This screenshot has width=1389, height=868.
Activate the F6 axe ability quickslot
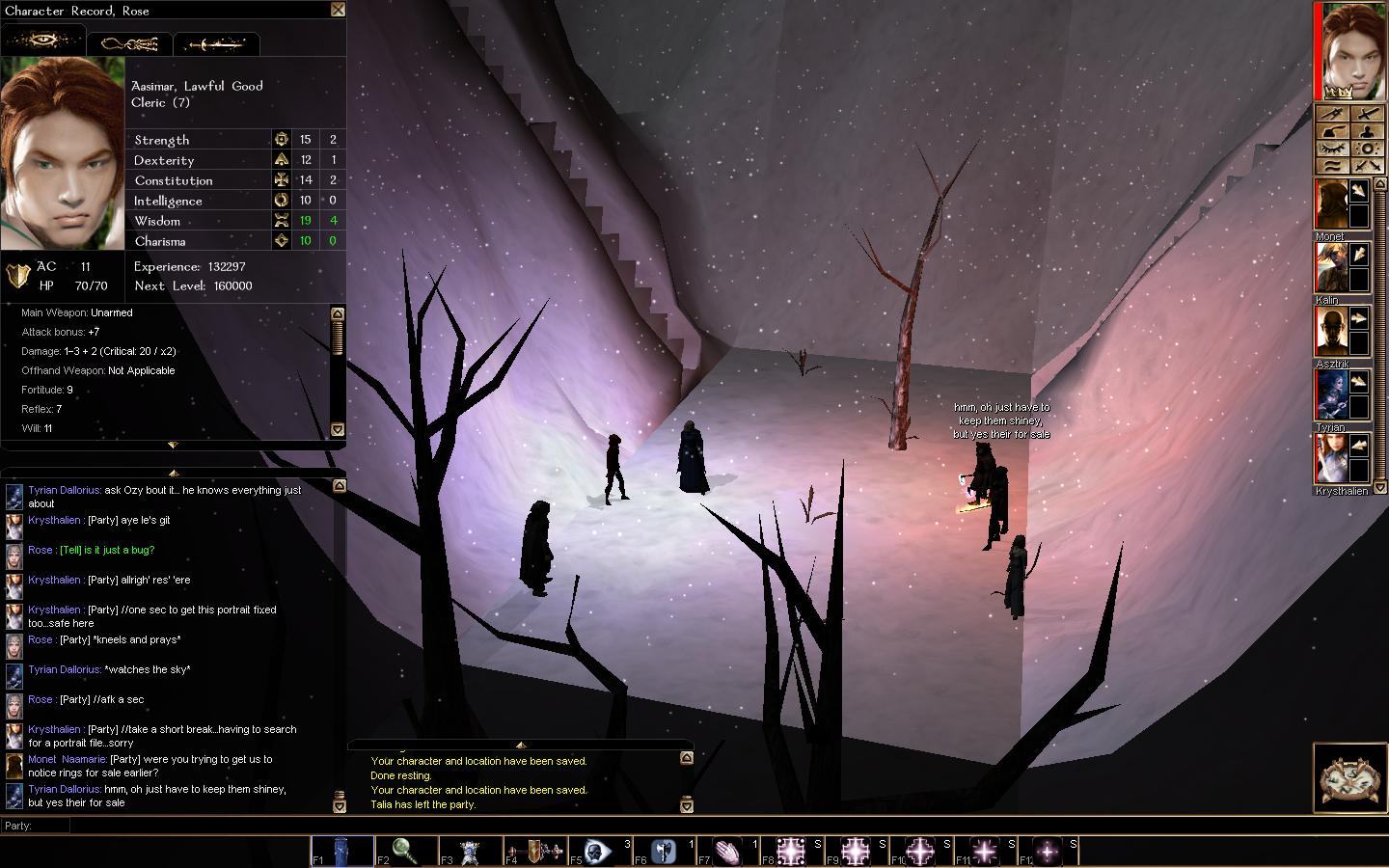[664, 852]
